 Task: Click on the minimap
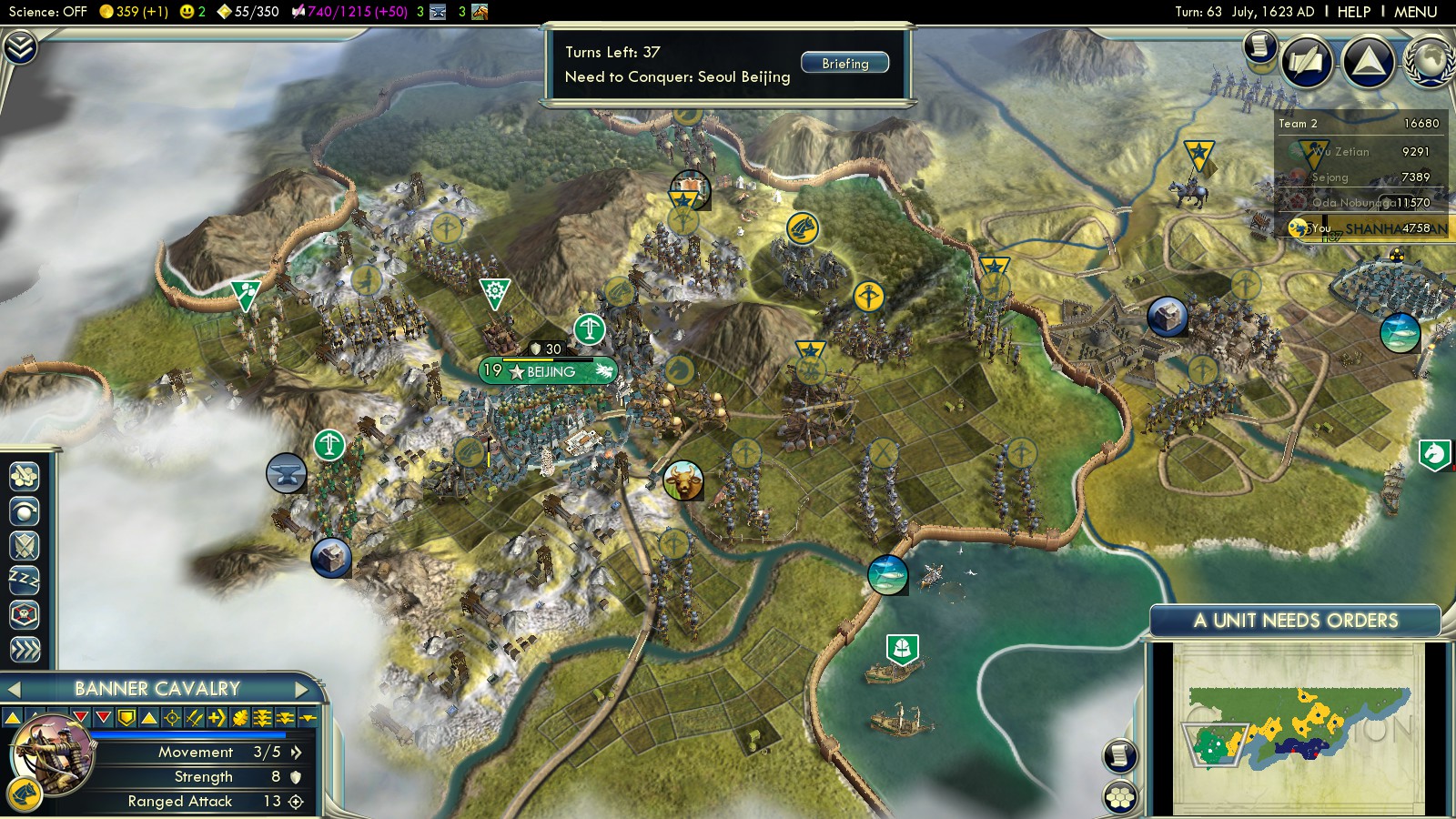point(1297,728)
